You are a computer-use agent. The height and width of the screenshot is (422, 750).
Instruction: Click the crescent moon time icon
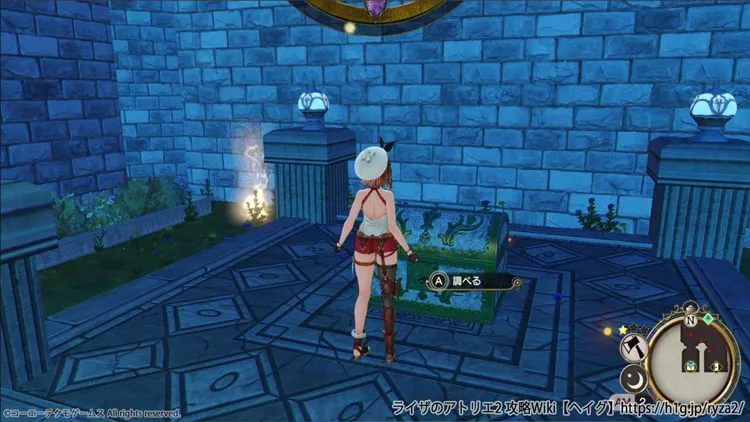click(x=635, y=380)
